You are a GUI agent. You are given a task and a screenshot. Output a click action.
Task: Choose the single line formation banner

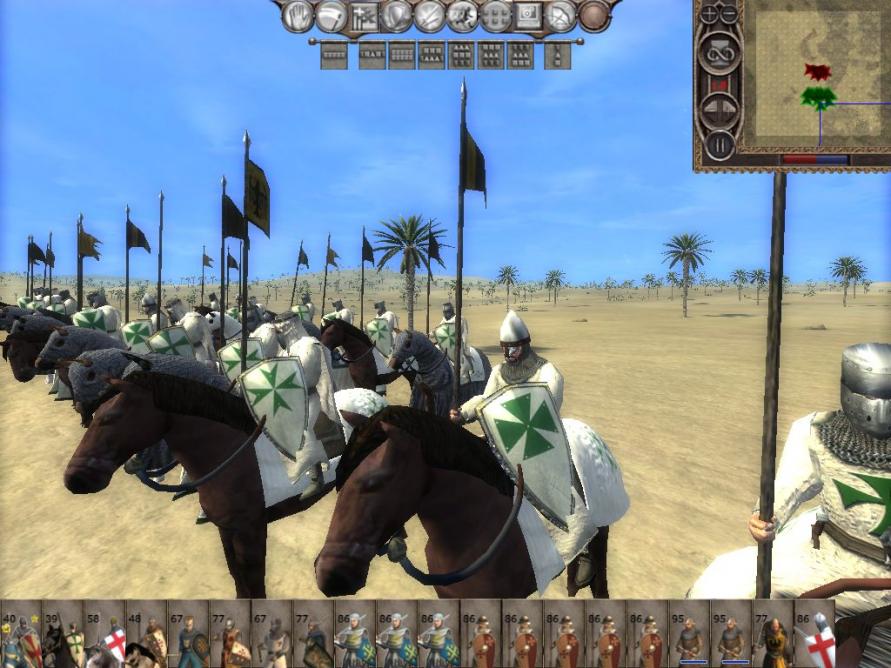click(334, 55)
